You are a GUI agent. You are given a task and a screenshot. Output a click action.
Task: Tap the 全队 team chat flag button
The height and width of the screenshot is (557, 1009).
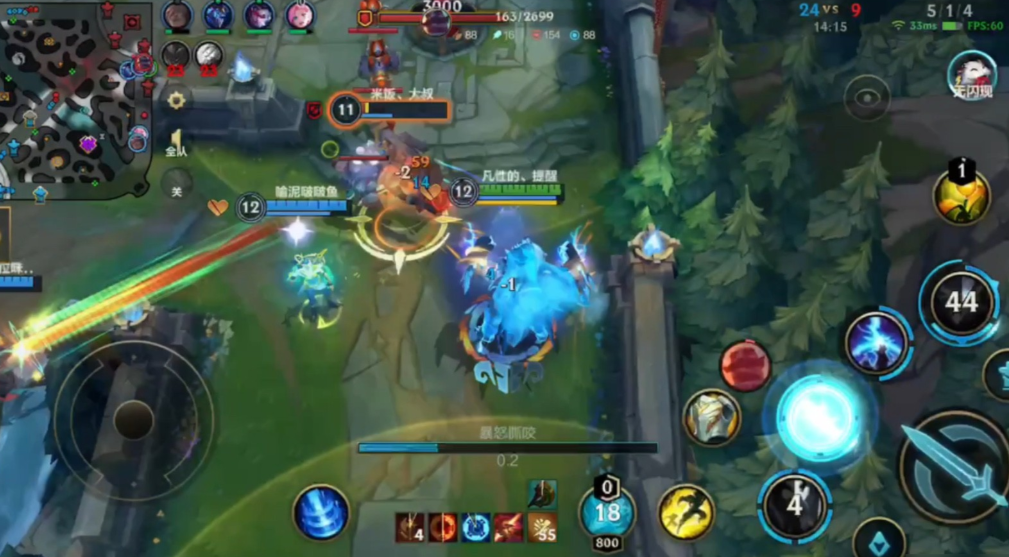(176, 142)
